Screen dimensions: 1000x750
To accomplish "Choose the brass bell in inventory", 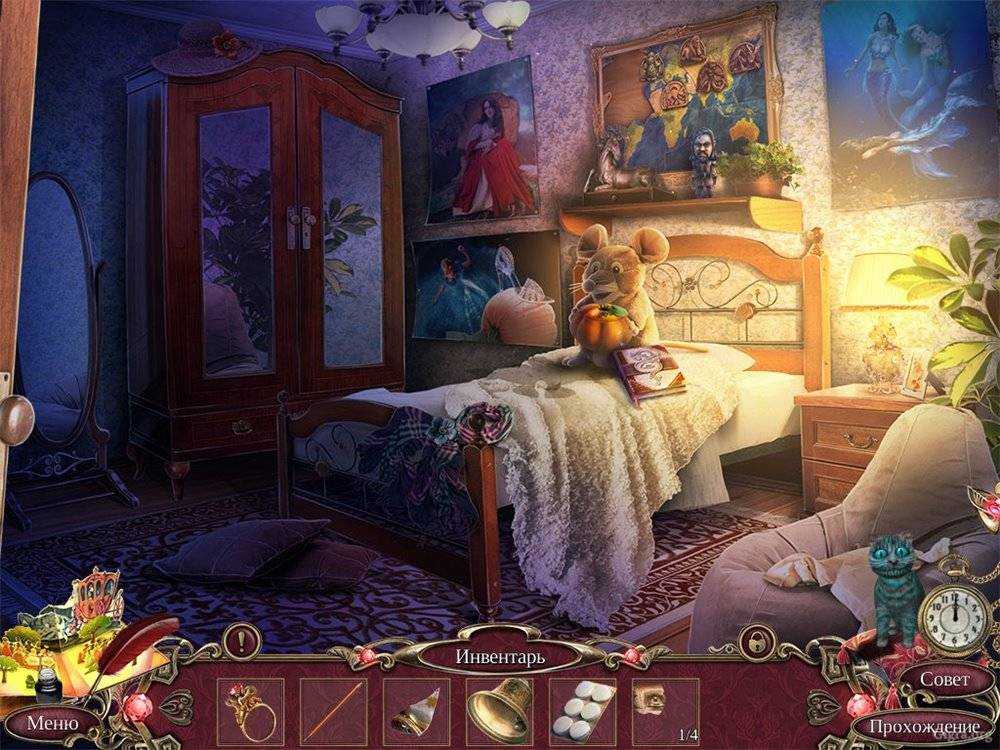I will (x=499, y=711).
